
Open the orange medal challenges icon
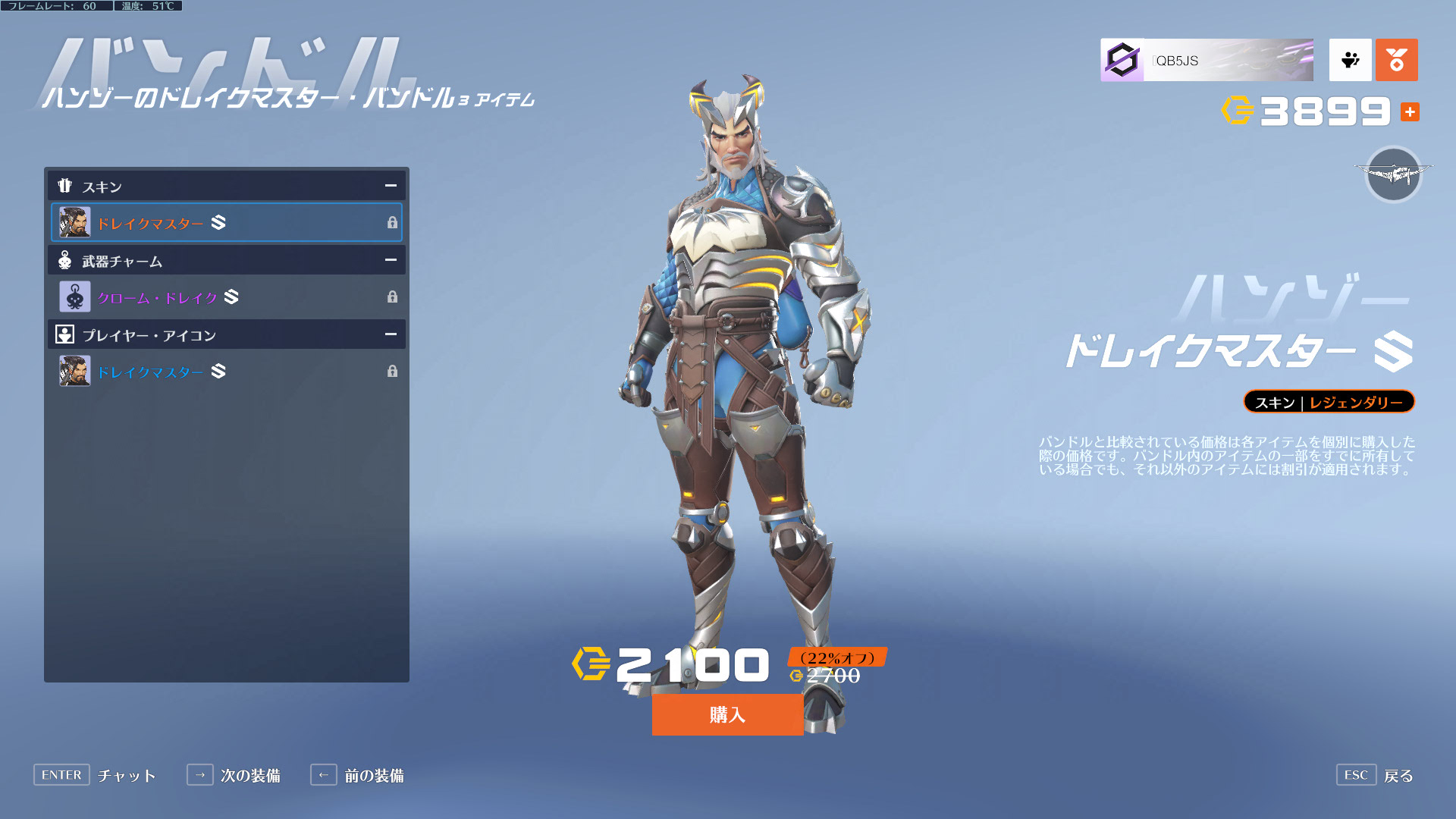(x=1396, y=61)
